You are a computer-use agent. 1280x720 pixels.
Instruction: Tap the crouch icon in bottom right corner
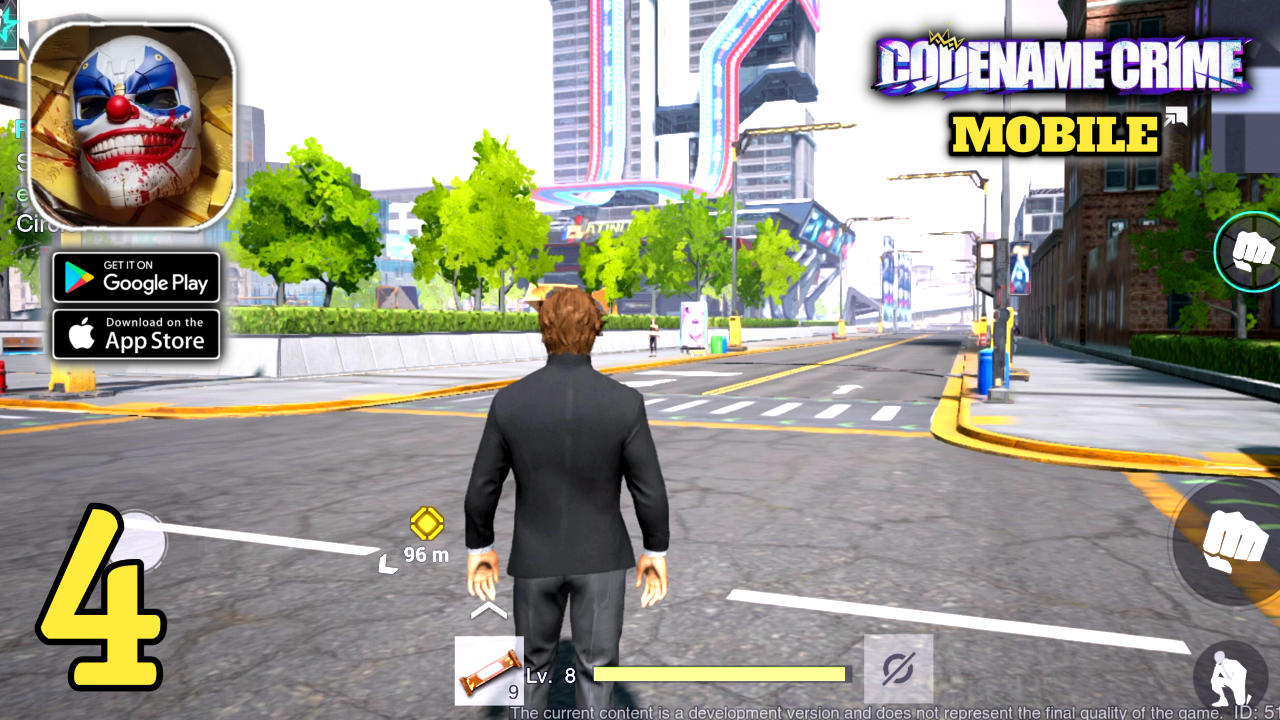point(1232,672)
